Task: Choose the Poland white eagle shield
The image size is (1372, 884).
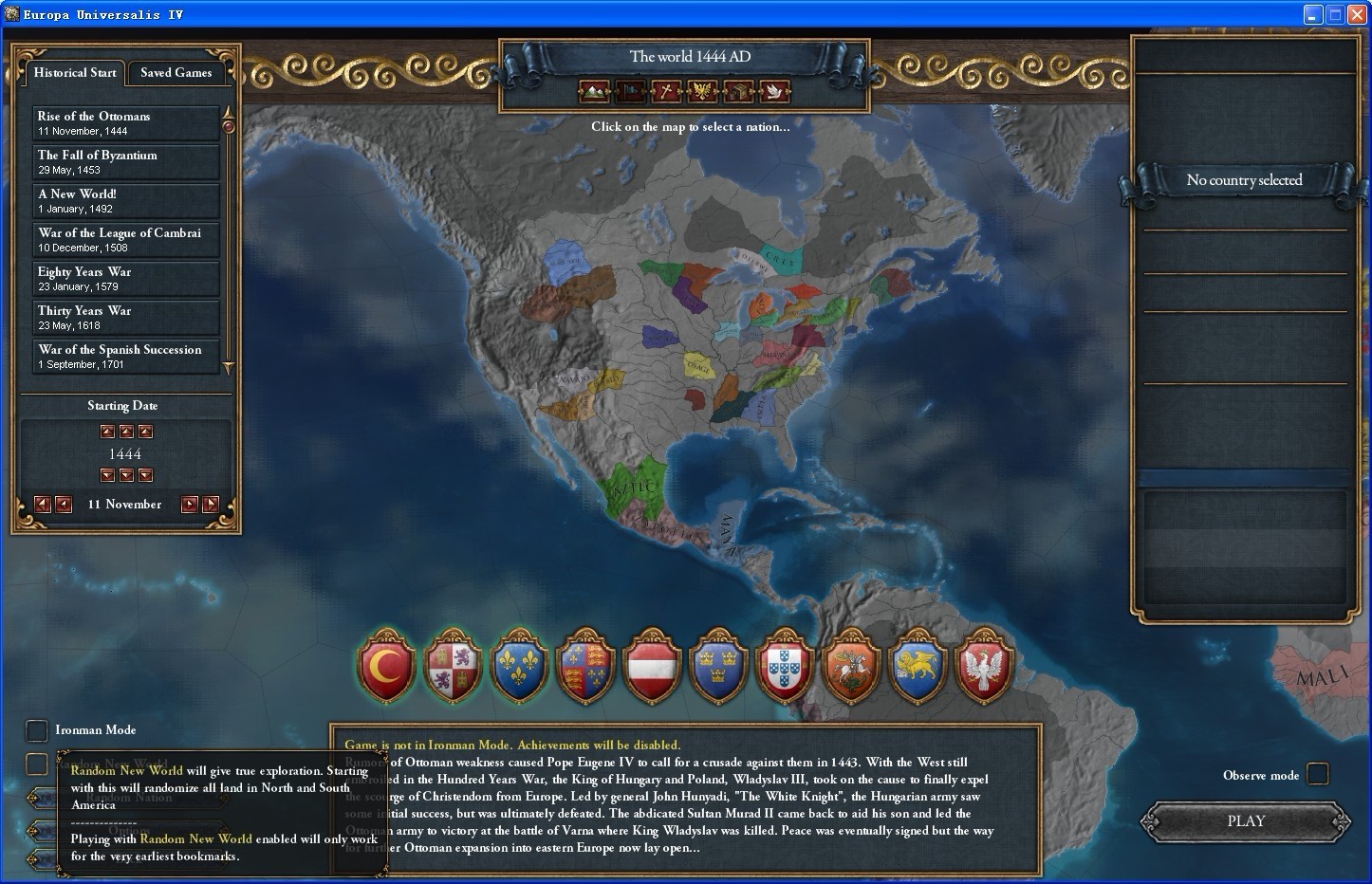Action: [x=984, y=666]
